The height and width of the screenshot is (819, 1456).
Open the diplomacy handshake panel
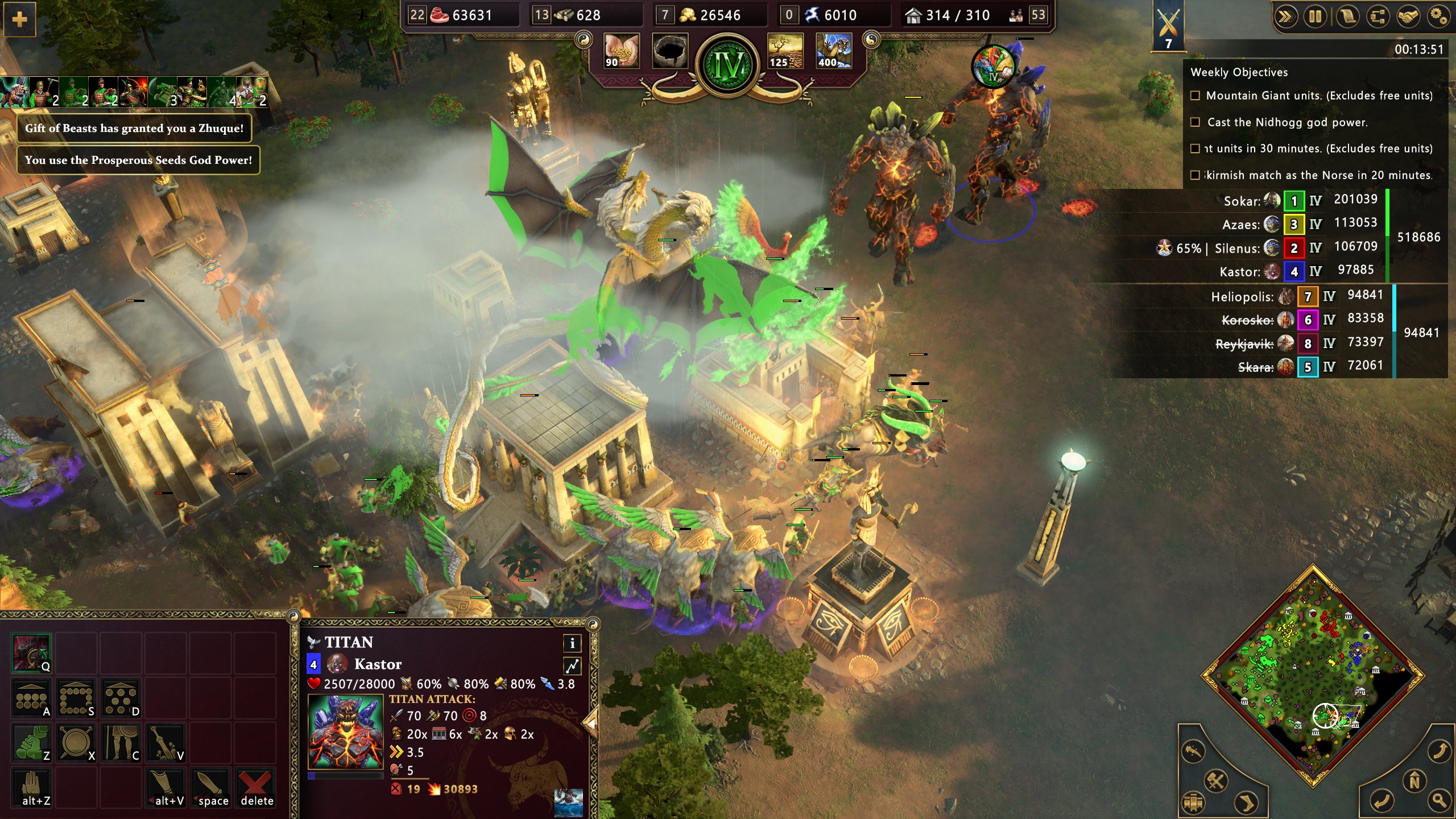click(x=1408, y=16)
